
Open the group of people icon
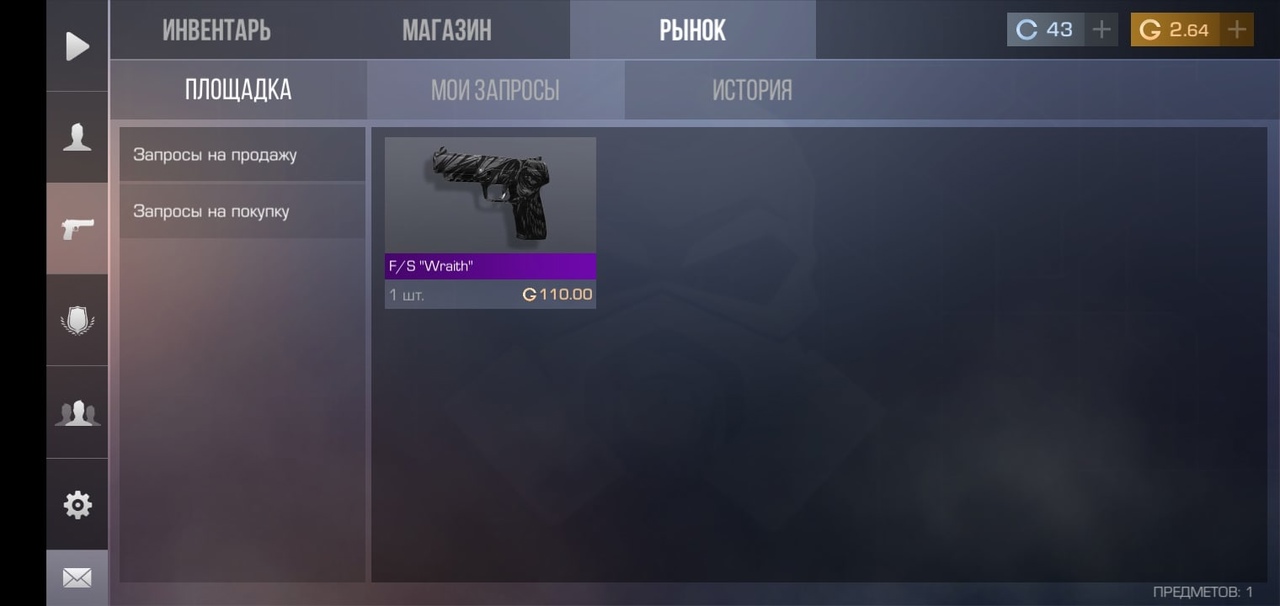tap(77, 412)
